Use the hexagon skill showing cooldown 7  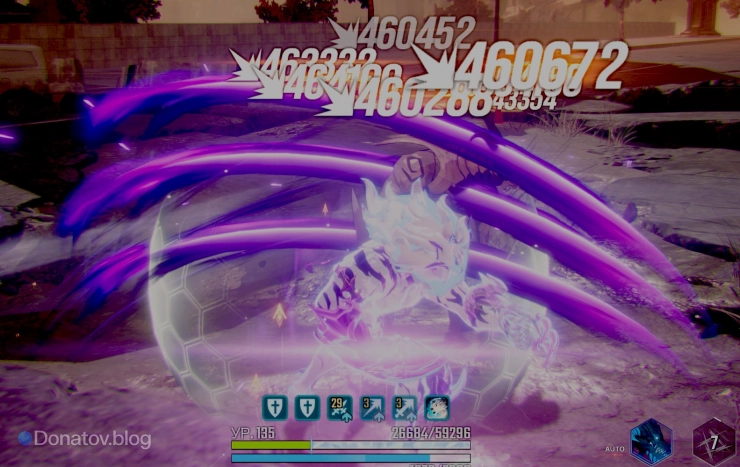click(x=714, y=442)
